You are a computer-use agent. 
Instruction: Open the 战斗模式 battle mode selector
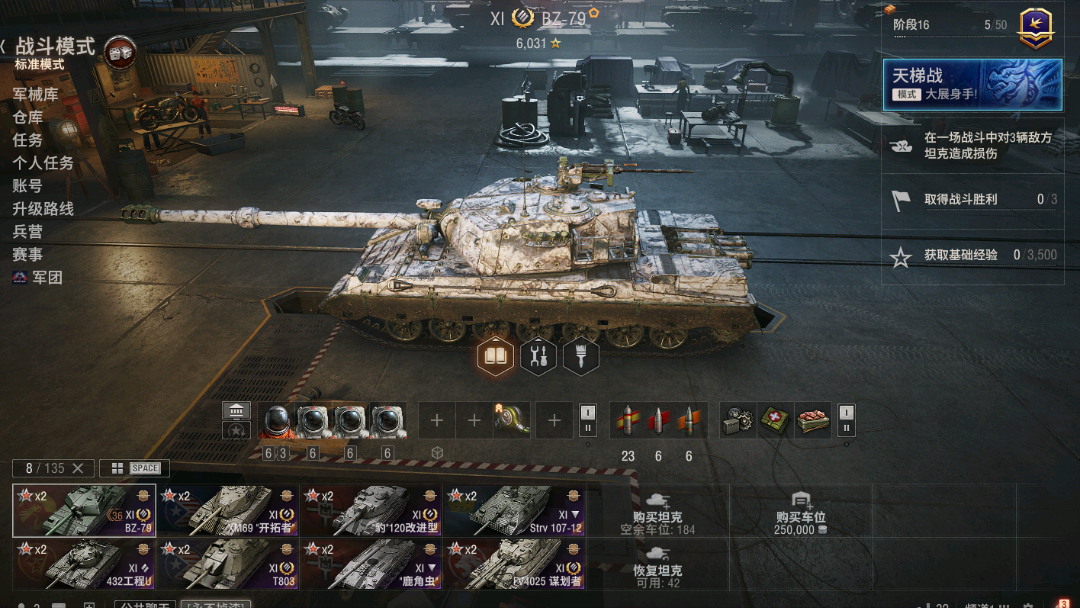click(55, 47)
